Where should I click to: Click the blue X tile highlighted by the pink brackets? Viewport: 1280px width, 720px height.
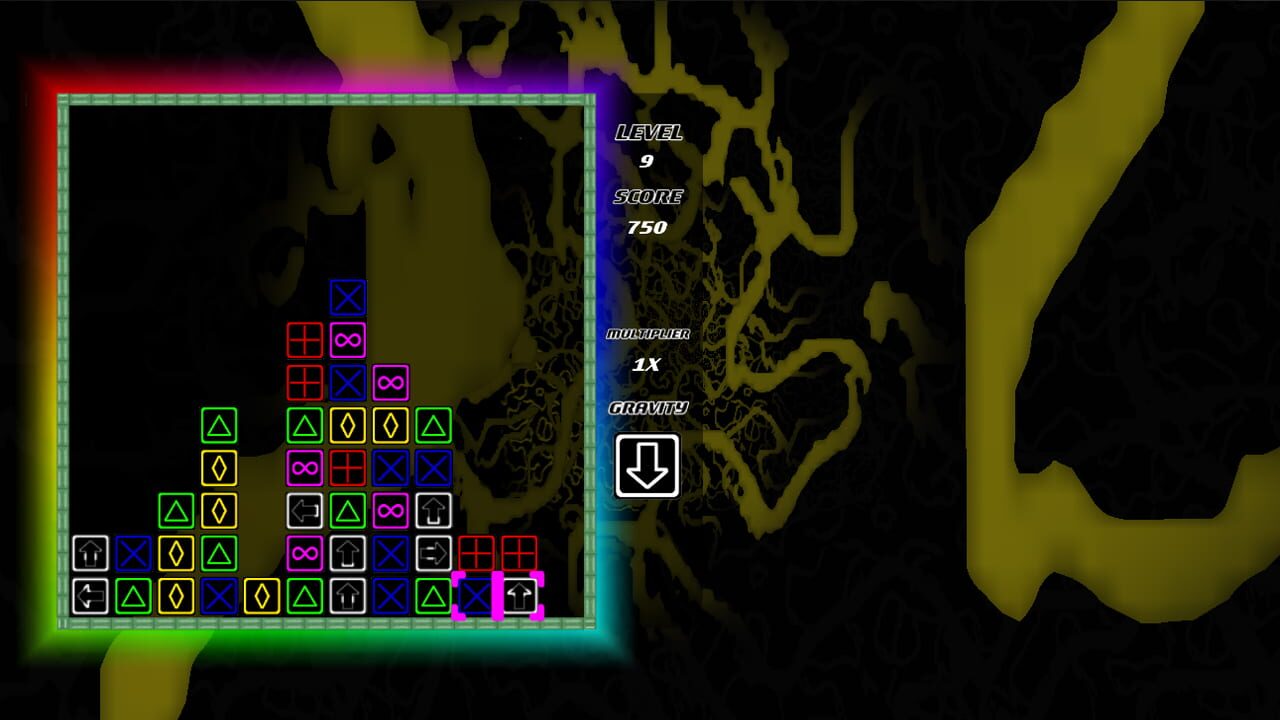click(475, 598)
